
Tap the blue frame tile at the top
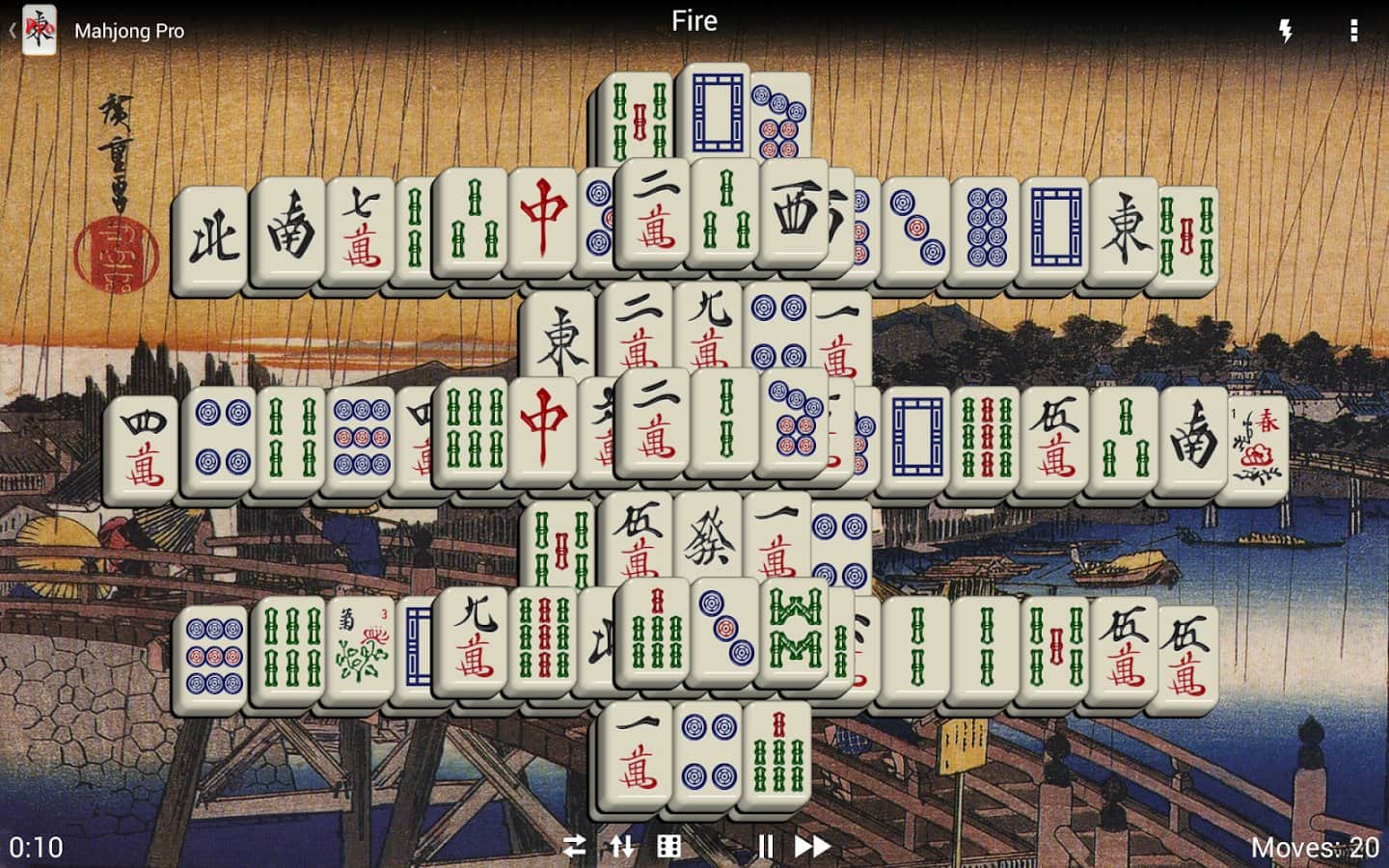[x=718, y=111]
